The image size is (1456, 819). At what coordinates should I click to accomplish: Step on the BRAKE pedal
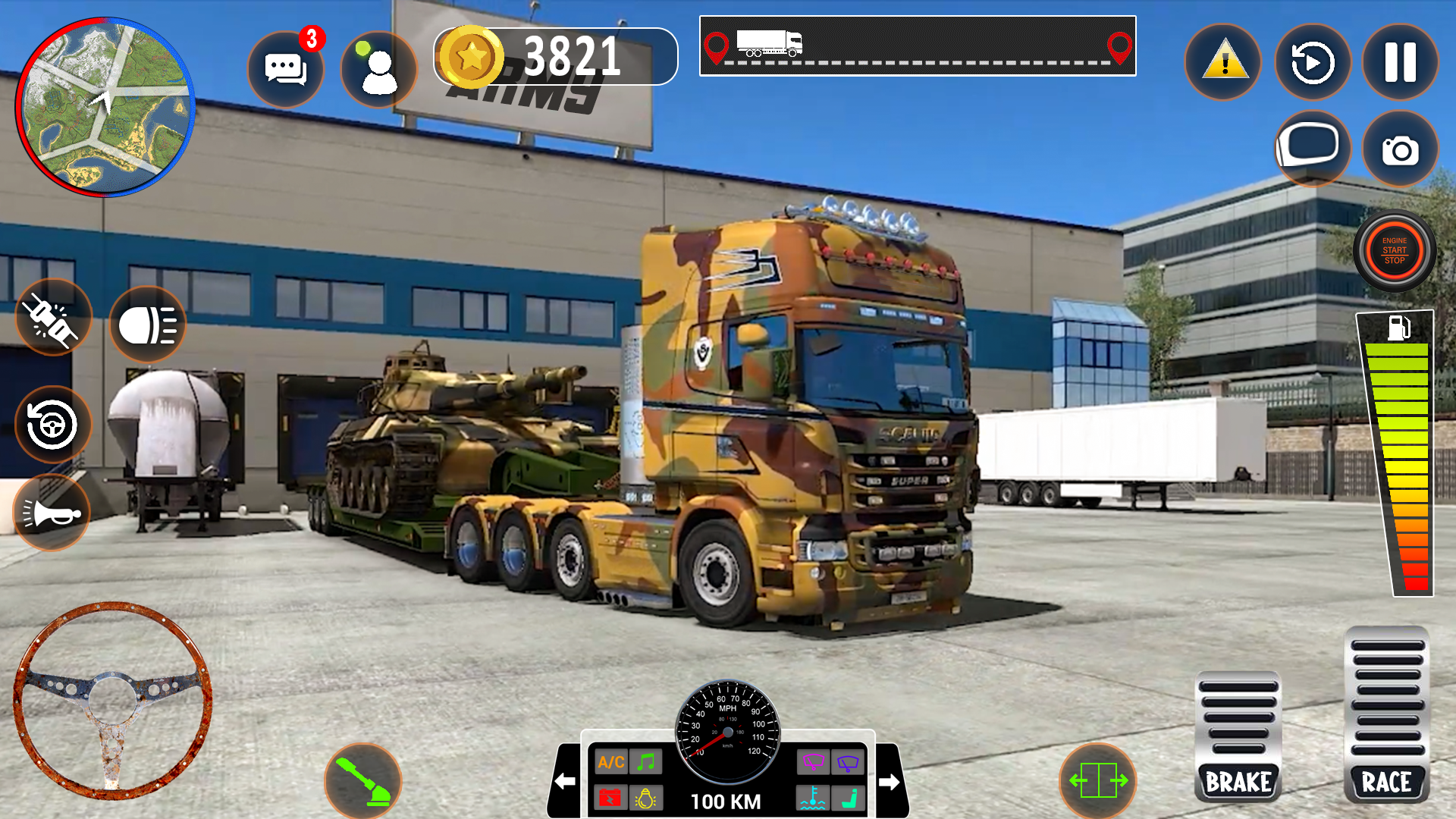pos(1238,736)
